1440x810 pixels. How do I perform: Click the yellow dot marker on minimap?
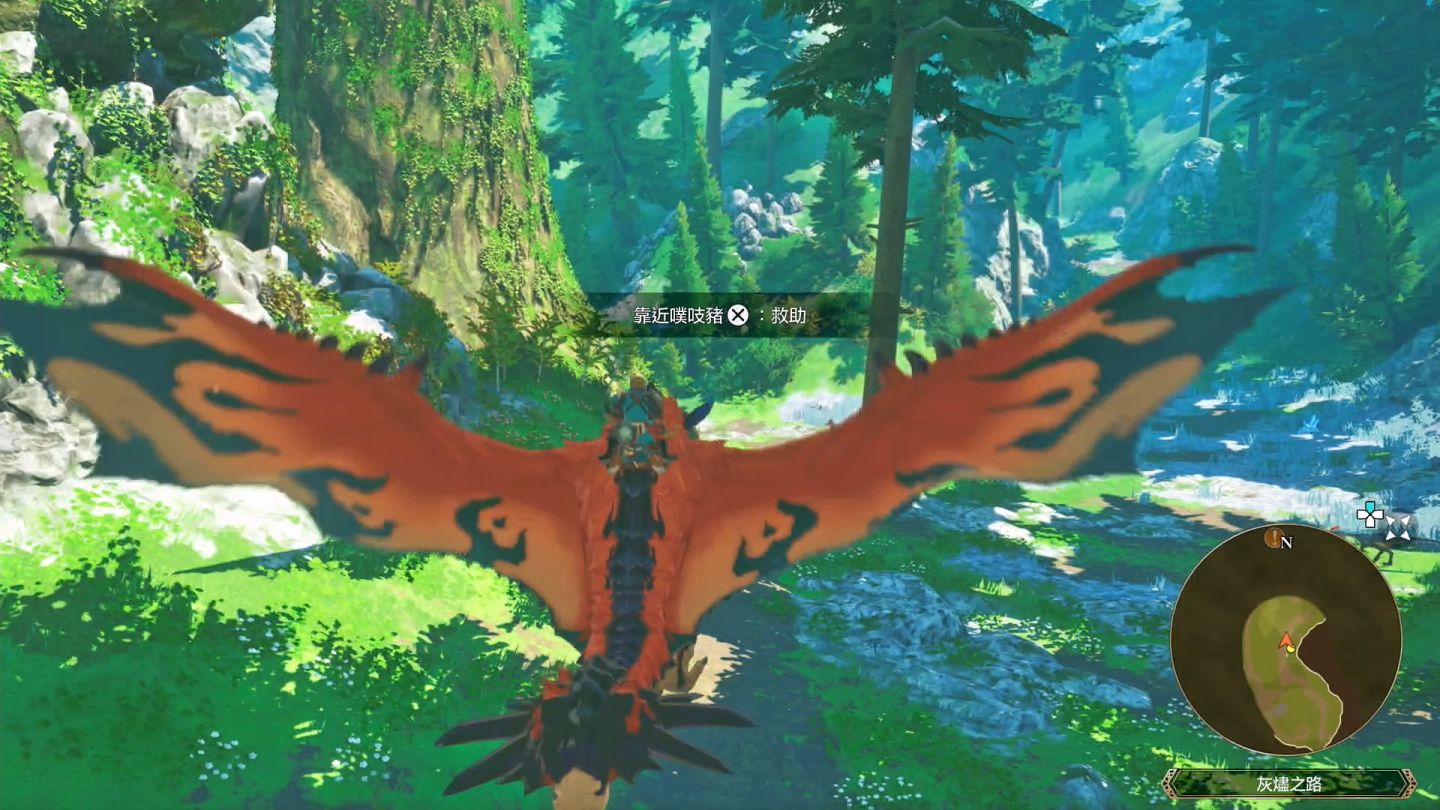[1291, 648]
